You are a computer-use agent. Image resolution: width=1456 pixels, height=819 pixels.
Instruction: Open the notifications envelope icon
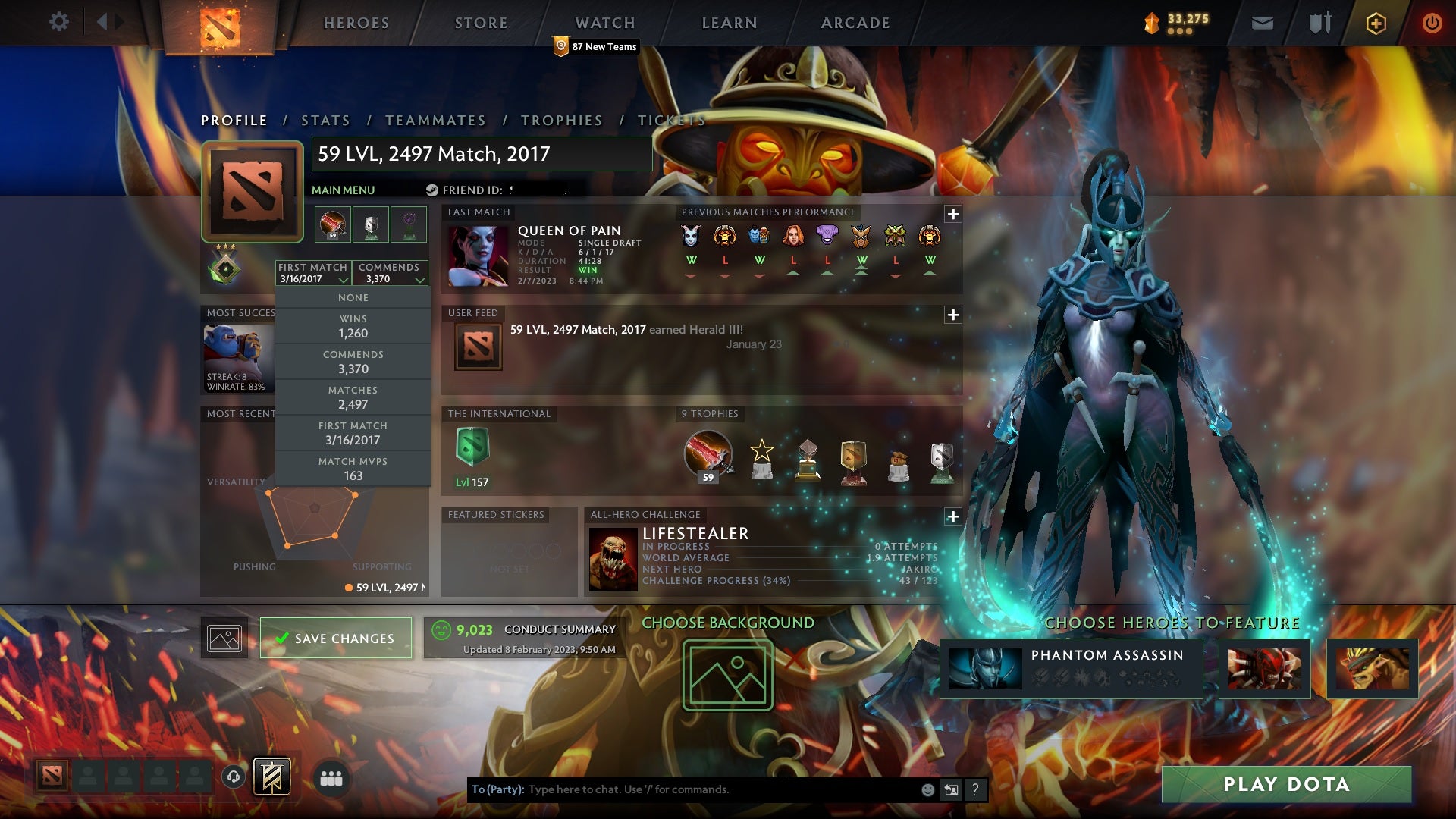(1261, 23)
